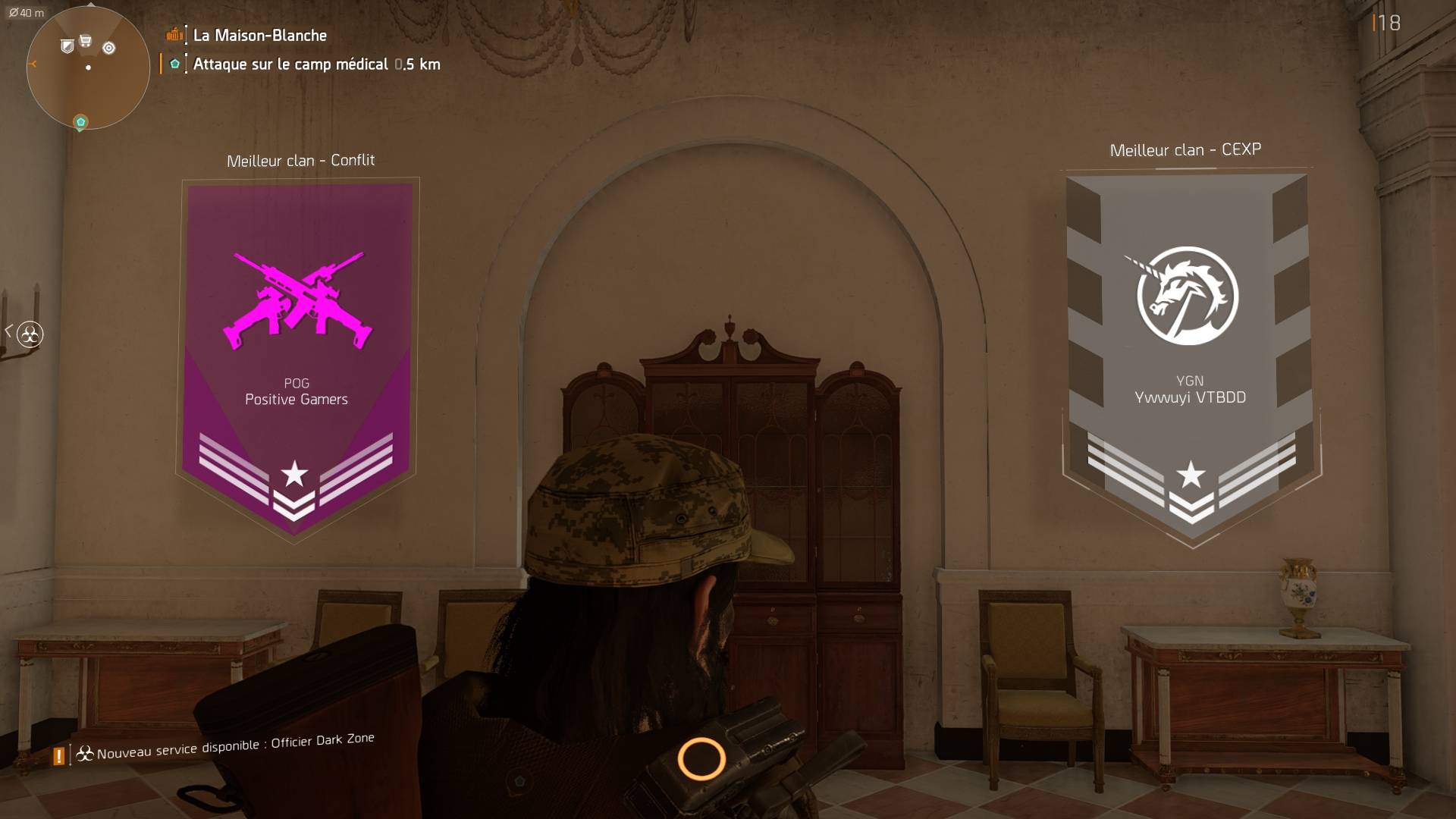Click the teal objective marker on minimap
Image resolution: width=1456 pixels, height=819 pixels.
pyautogui.click(x=80, y=122)
